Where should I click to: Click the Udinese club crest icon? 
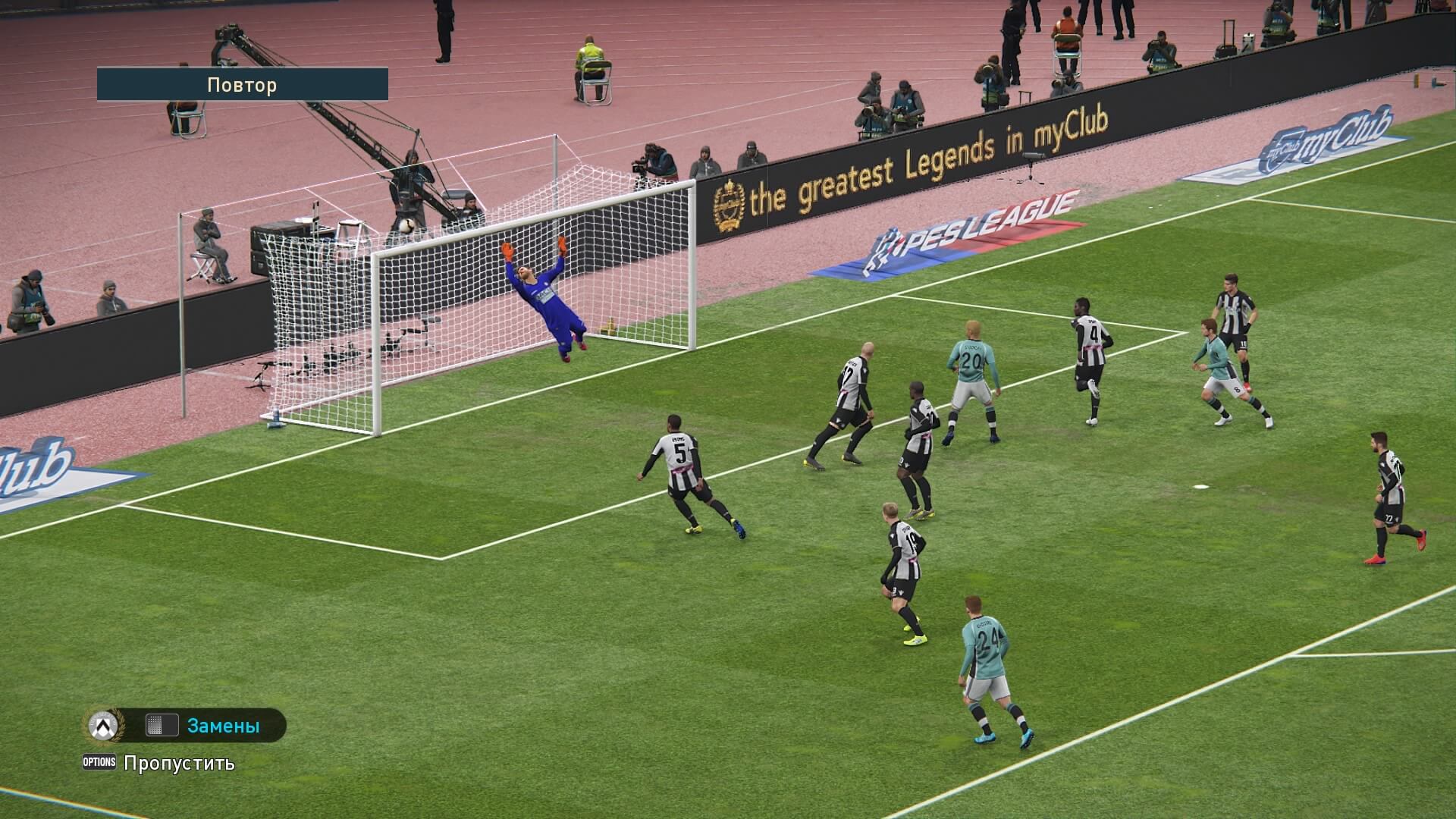click(103, 726)
